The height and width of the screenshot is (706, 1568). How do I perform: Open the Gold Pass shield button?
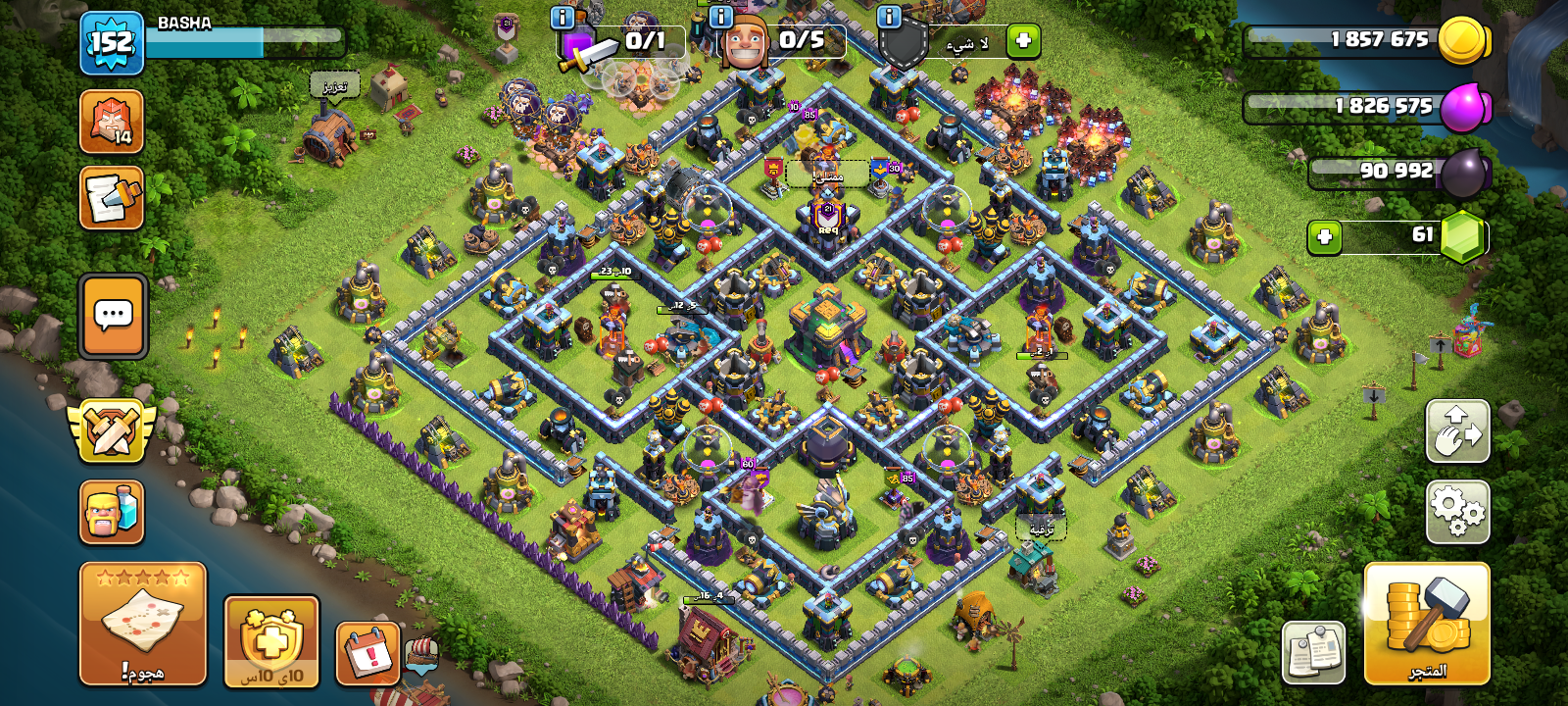(271, 641)
